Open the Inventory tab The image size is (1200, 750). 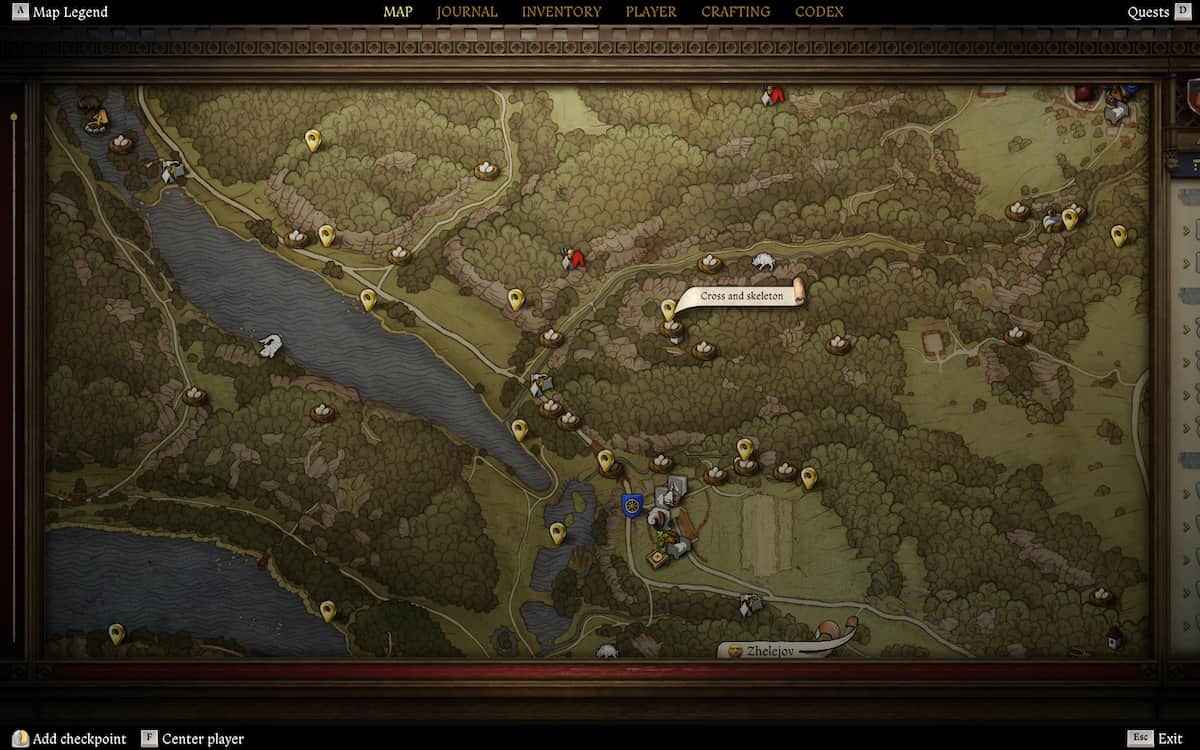tap(561, 12)
